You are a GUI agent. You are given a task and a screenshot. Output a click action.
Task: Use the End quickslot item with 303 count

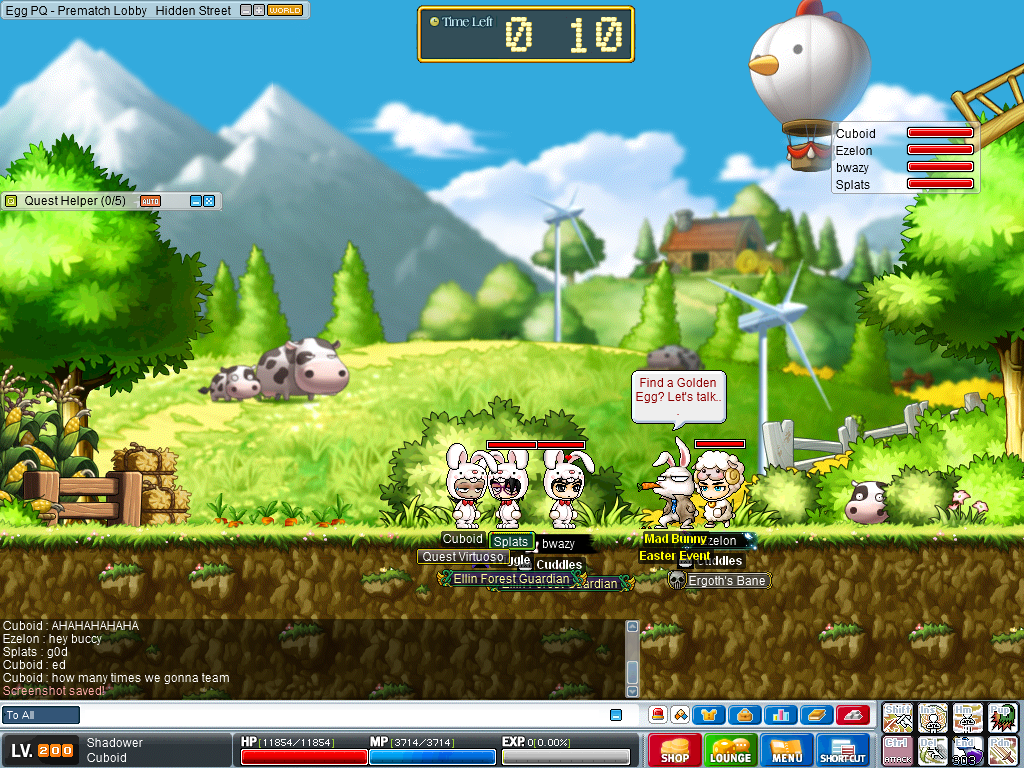(967, 750)
